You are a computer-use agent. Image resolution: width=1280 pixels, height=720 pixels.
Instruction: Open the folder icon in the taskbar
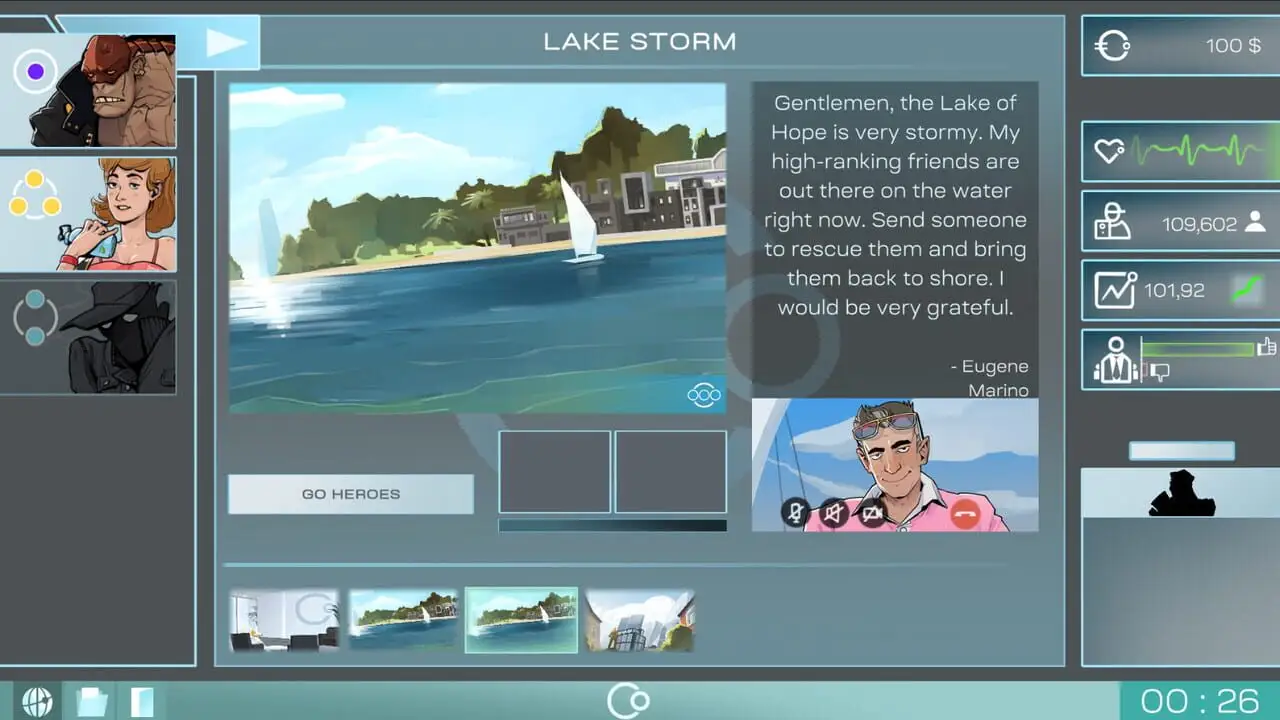[91, 702]
